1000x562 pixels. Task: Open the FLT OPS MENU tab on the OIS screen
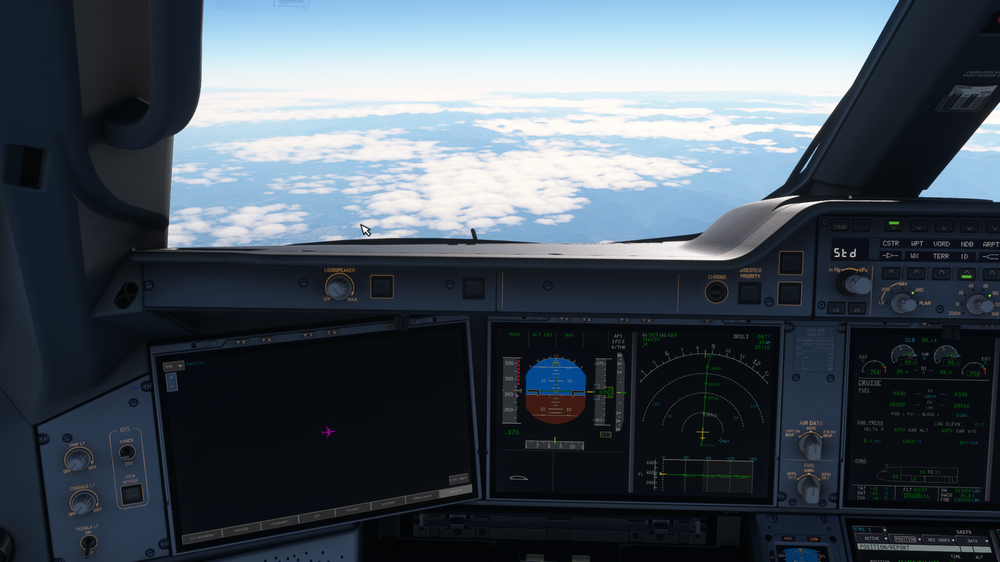point(199,536)
